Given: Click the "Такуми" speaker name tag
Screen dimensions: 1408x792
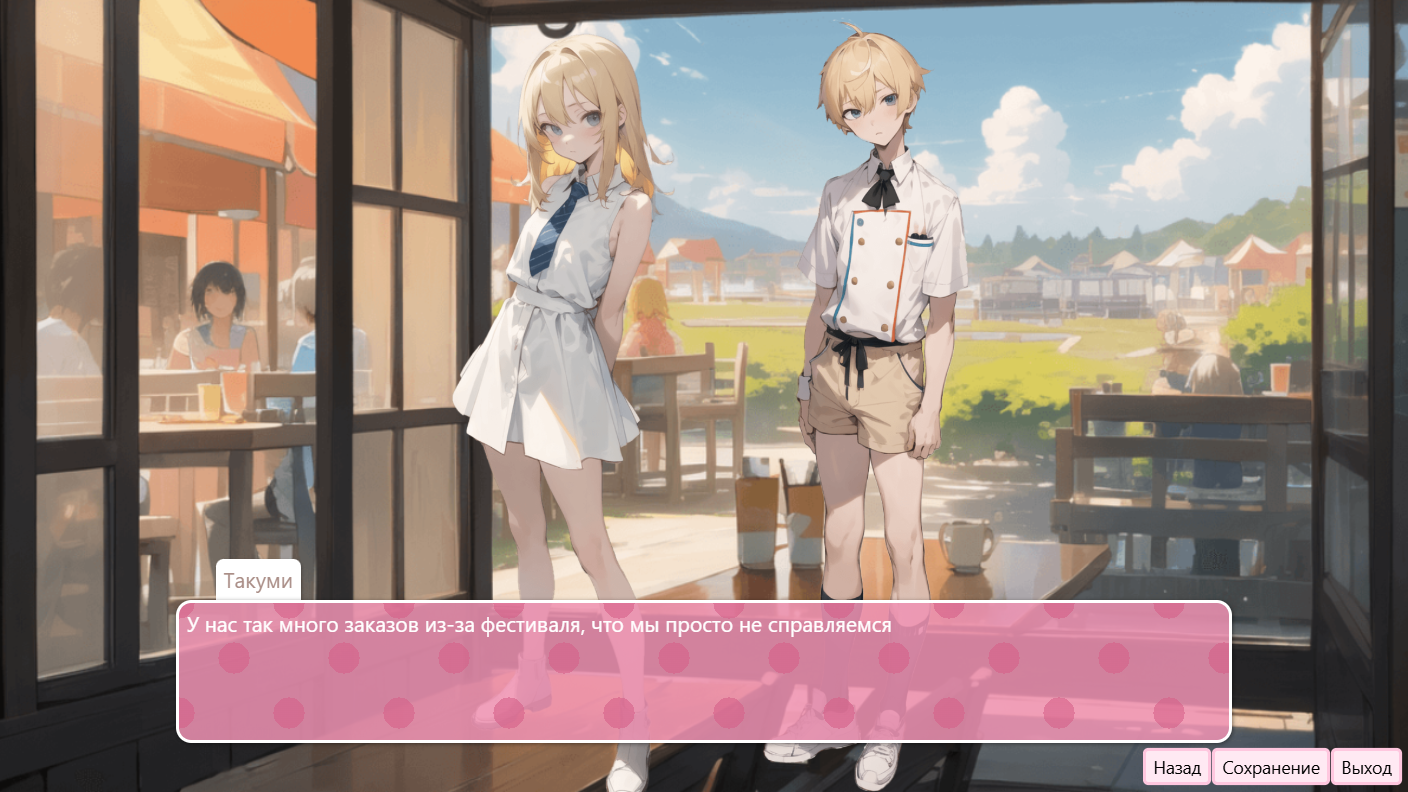Looking at the screenshot, I should [257, 580].
